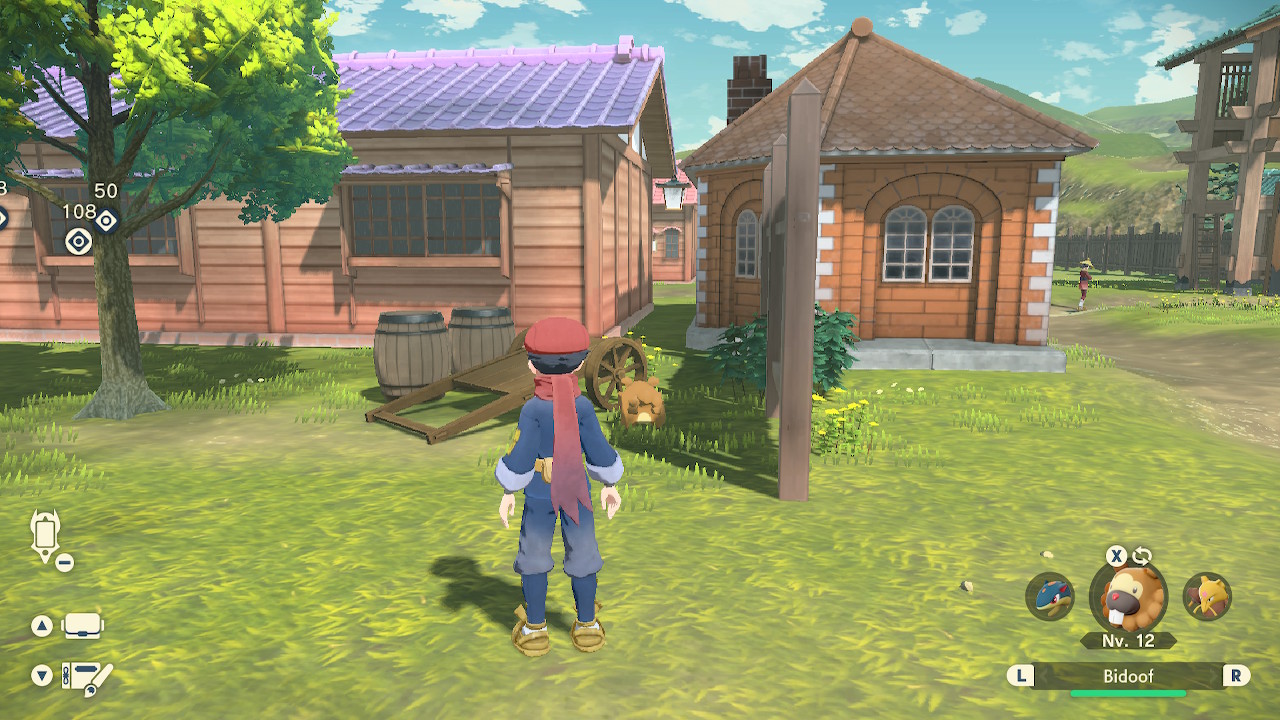Viewport: 1280px width, 720px height.
Task: Select the Abra party portrait
Action: tap(1207, 597)
